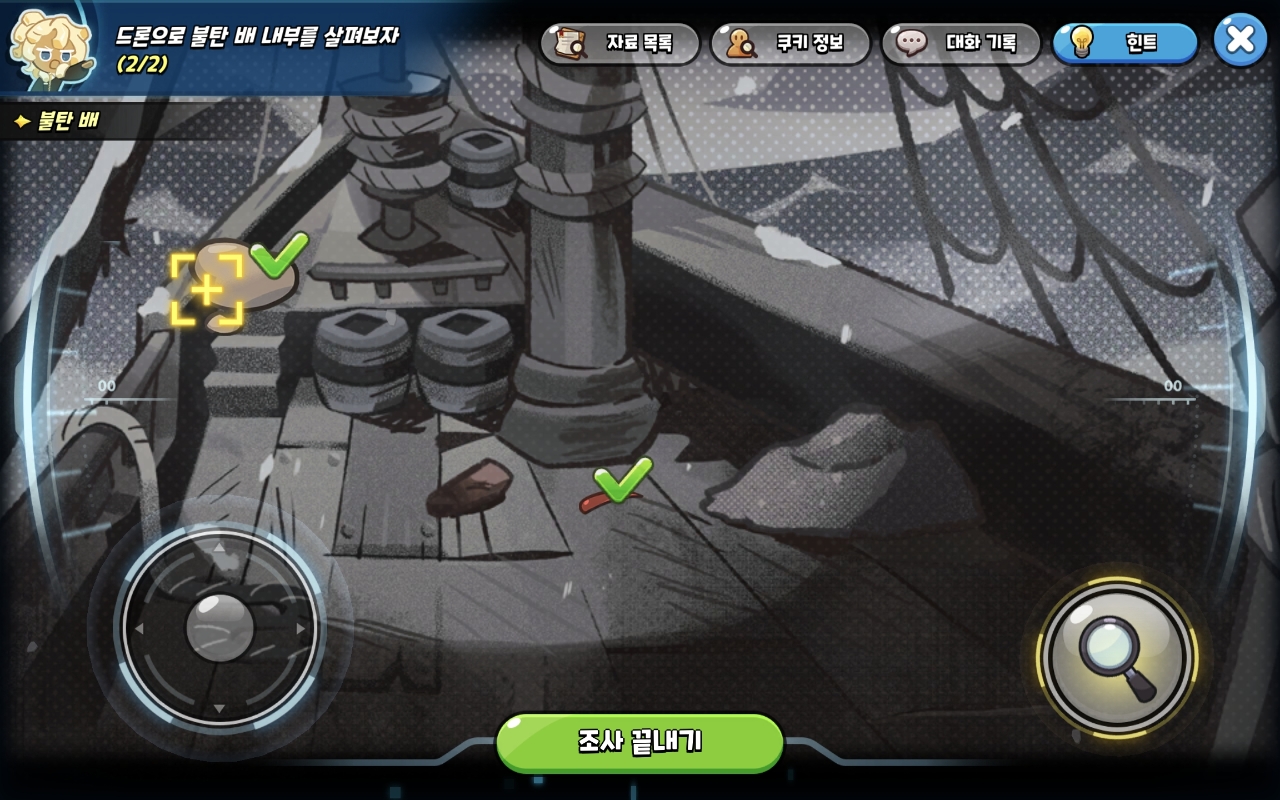Click the drone joystick control knob
Image resolution: width=1280 pixels, height=800 pixels.
pos(220,627)
